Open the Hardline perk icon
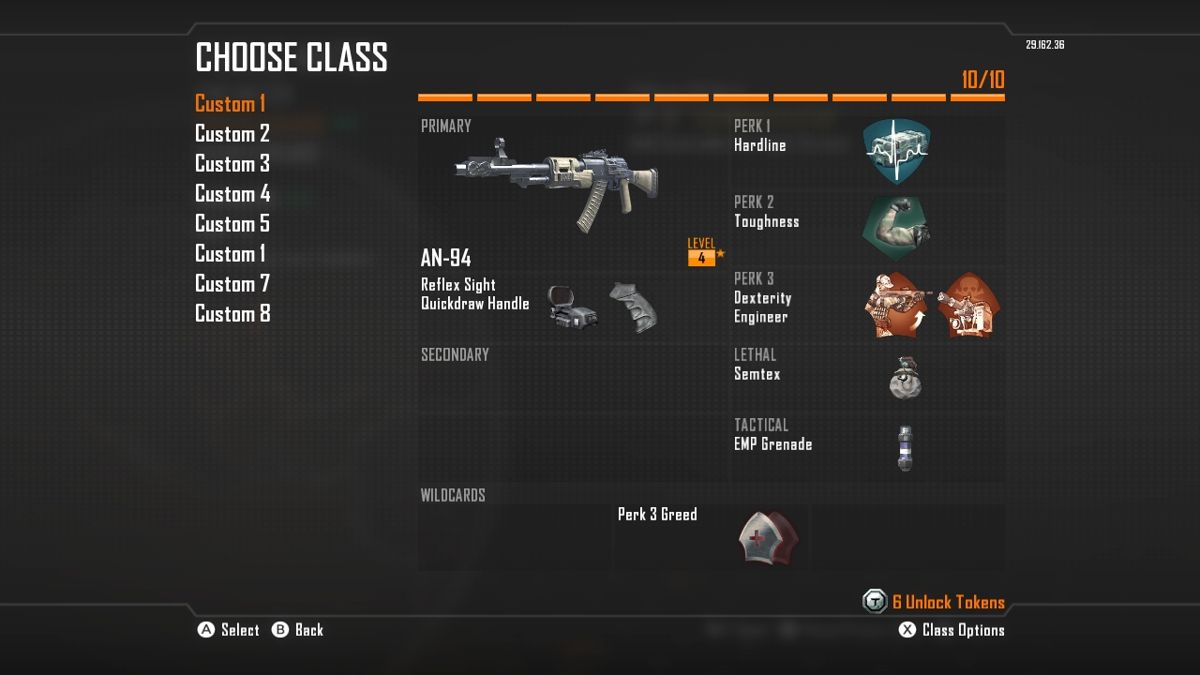This screenshot has width=1200, height=675. [x=896, y=150]
